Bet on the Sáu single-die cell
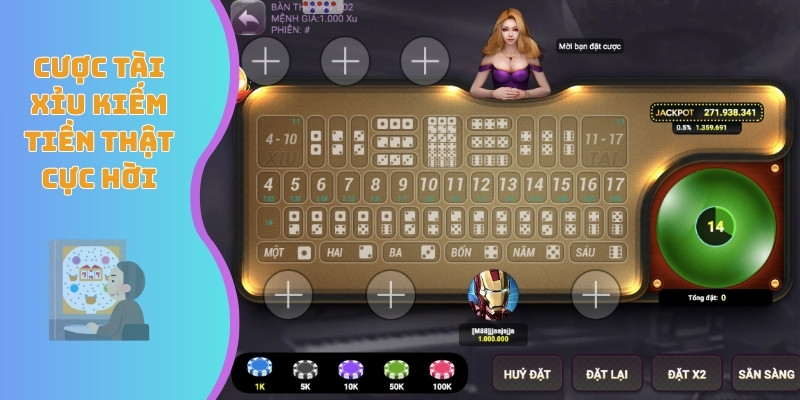Image resolution: width=800 pixels, height=400 pixels. coord(597,252)
